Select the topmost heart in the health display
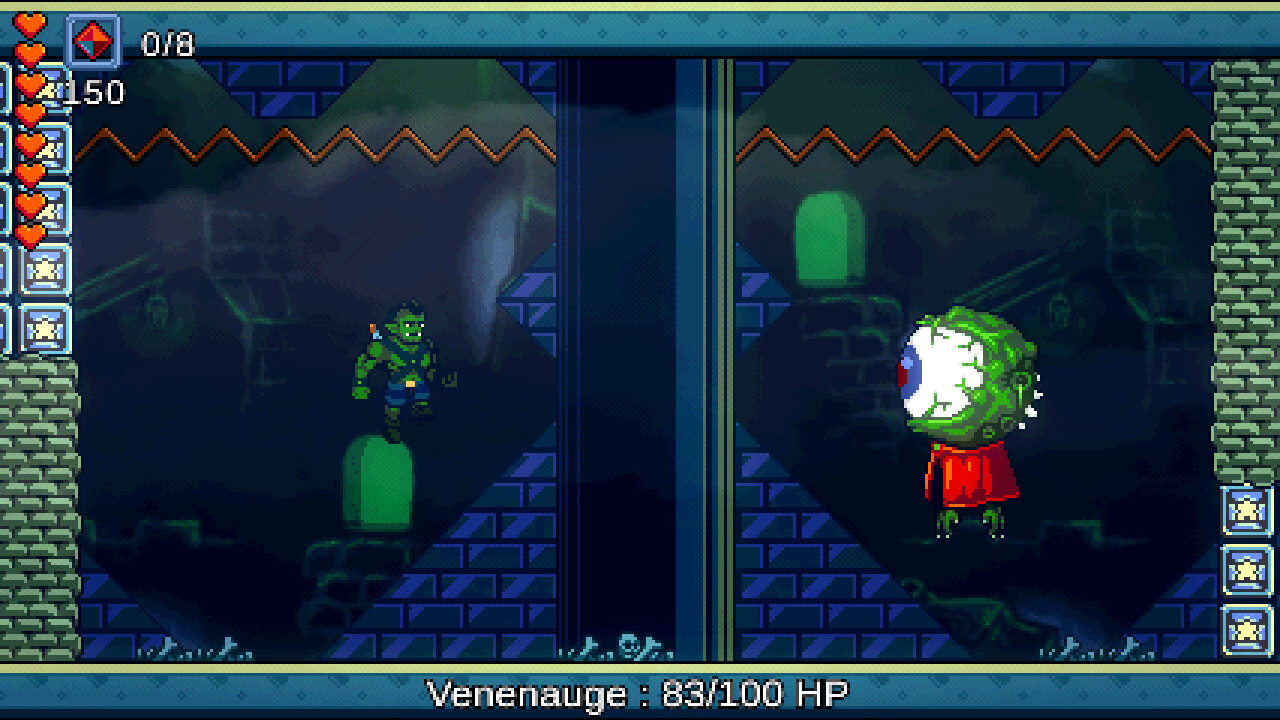 tap(28, 22)
